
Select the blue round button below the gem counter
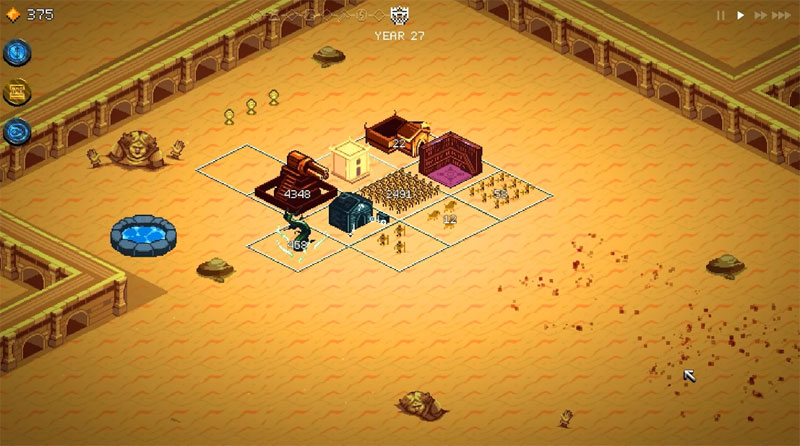pyautogui.click(x=18, y=53)
